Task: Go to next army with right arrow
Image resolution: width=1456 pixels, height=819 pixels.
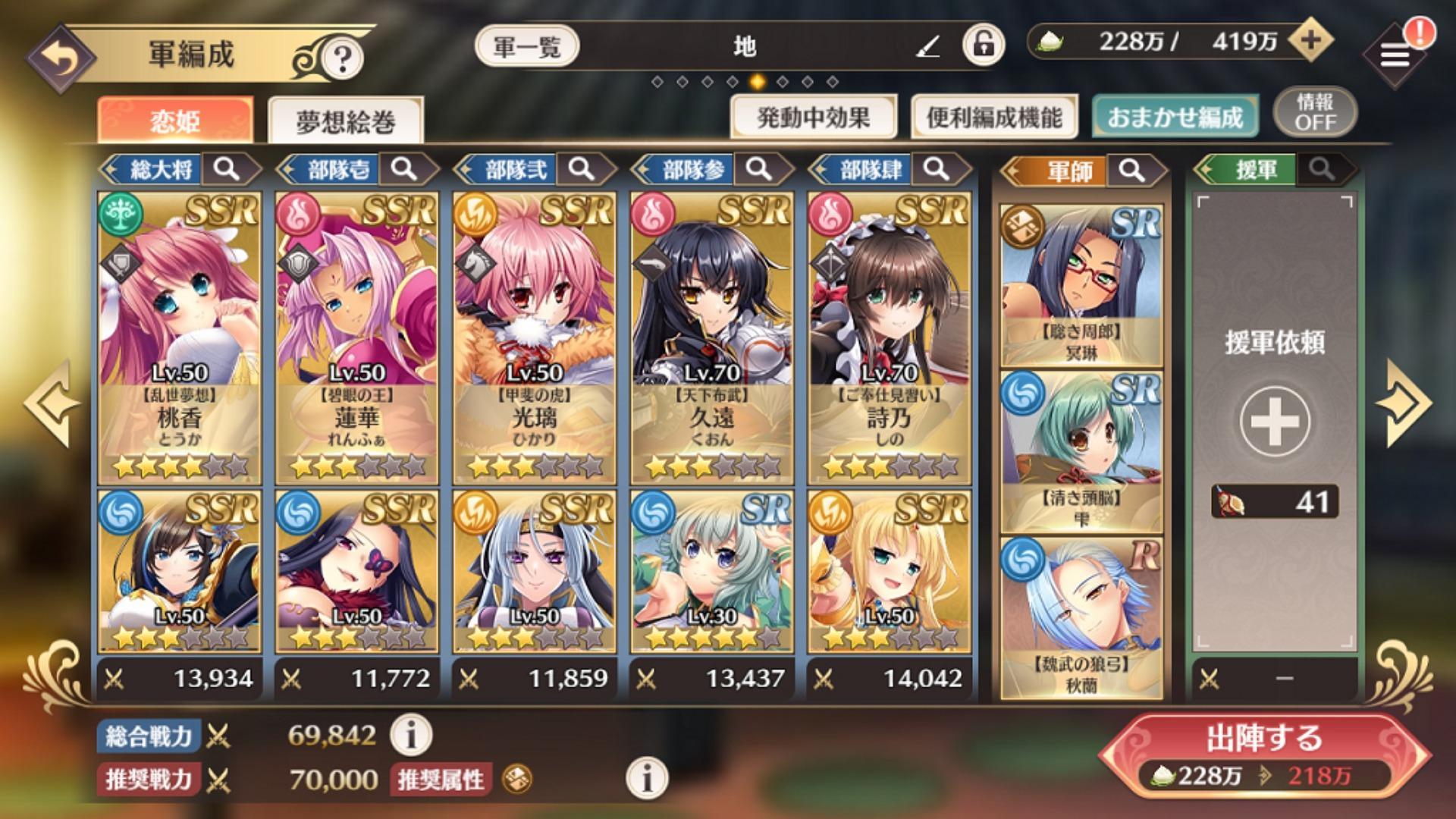Action: [1405, 403]
